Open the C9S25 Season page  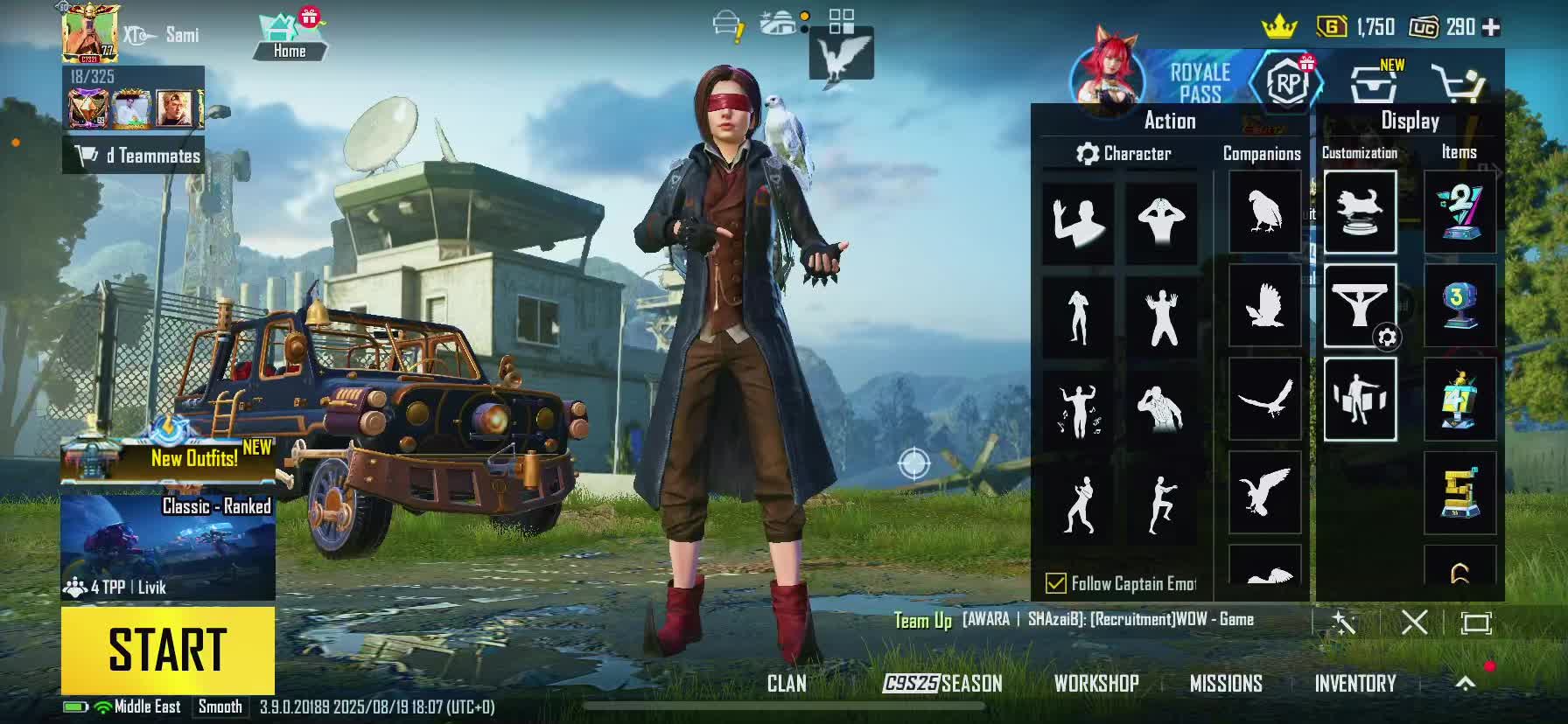pos(942,684)
